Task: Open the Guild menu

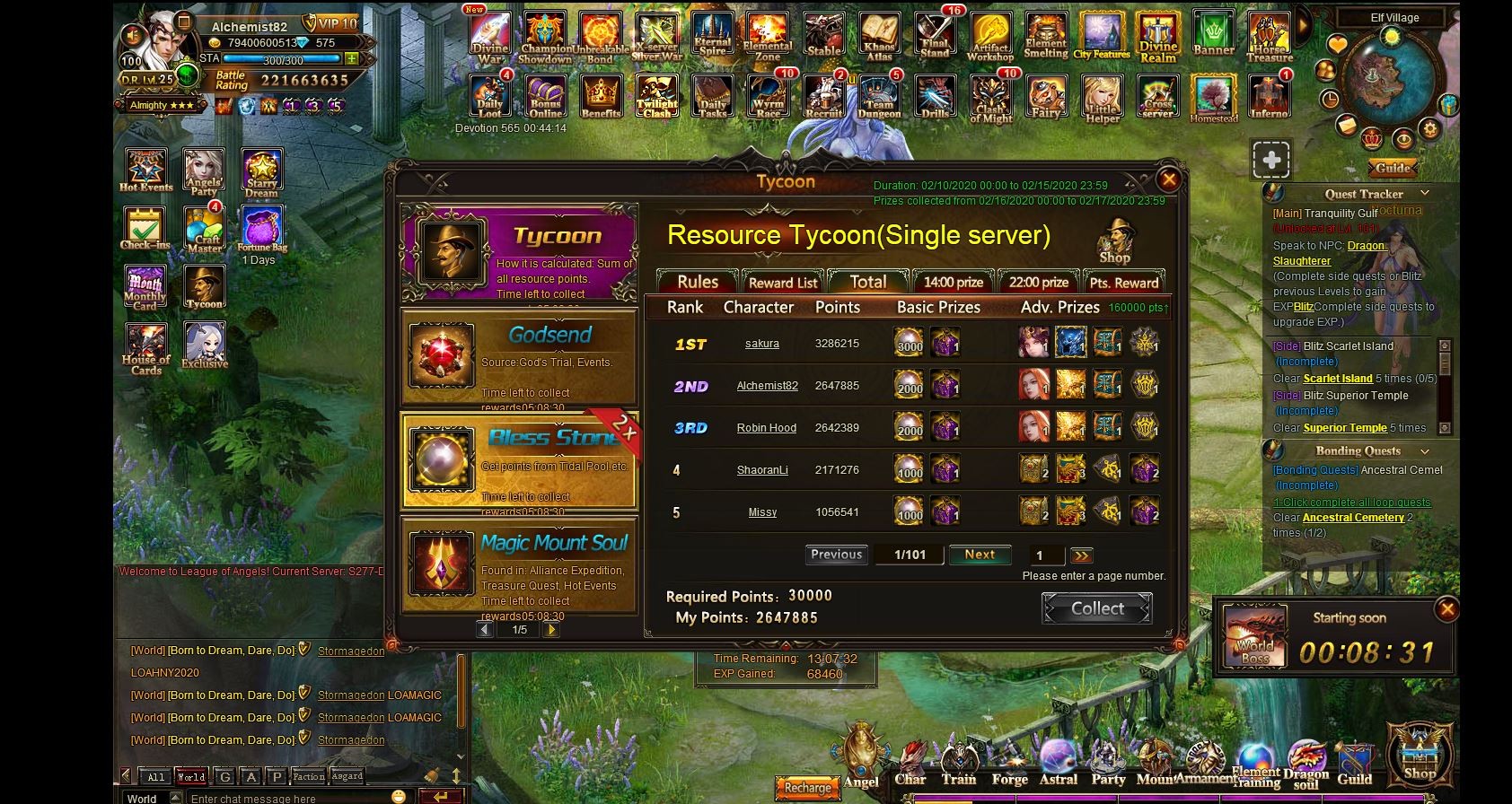Action: coord(1354,765)
